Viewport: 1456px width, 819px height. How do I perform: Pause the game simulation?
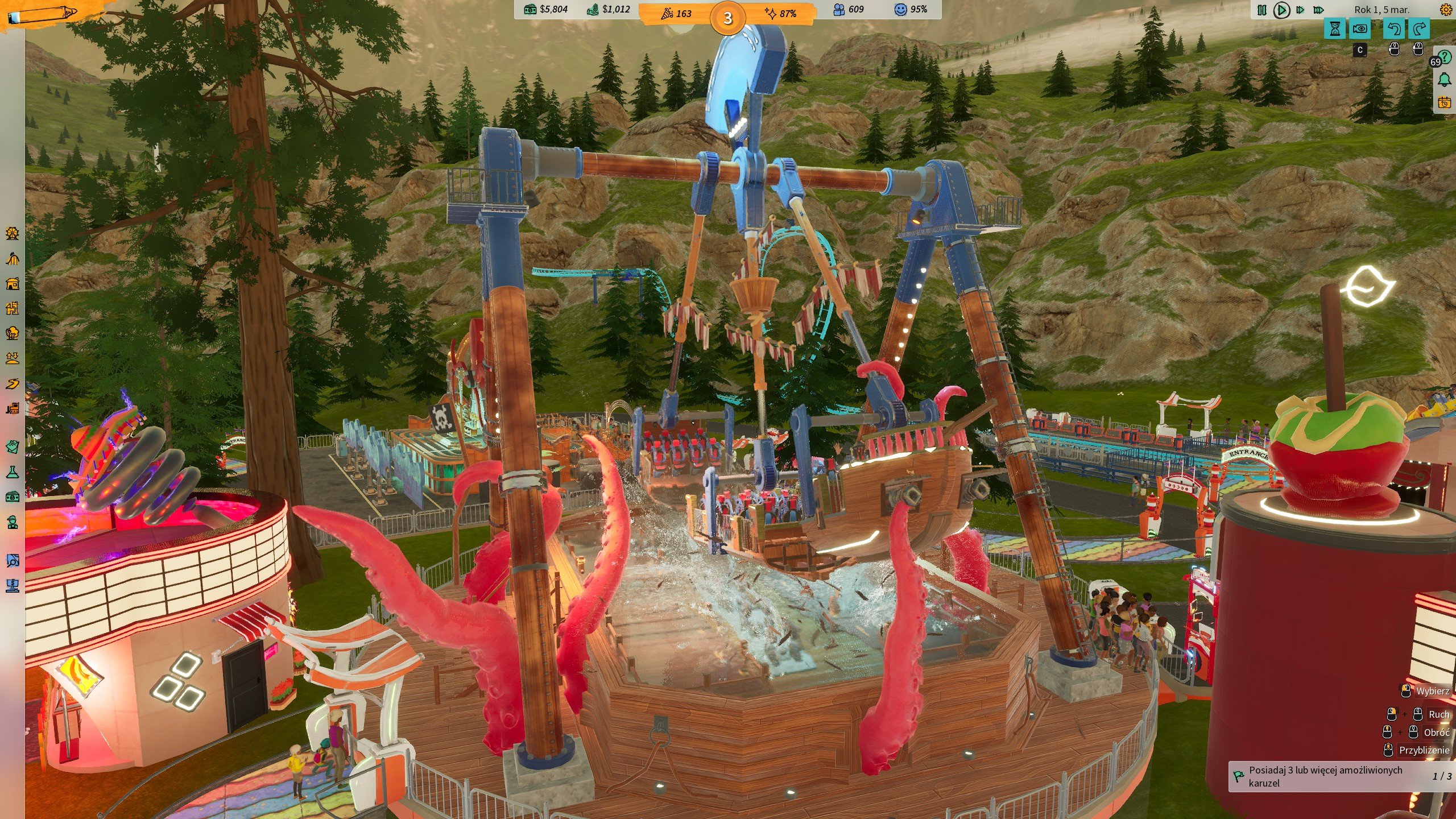(x=1262, y=10)
